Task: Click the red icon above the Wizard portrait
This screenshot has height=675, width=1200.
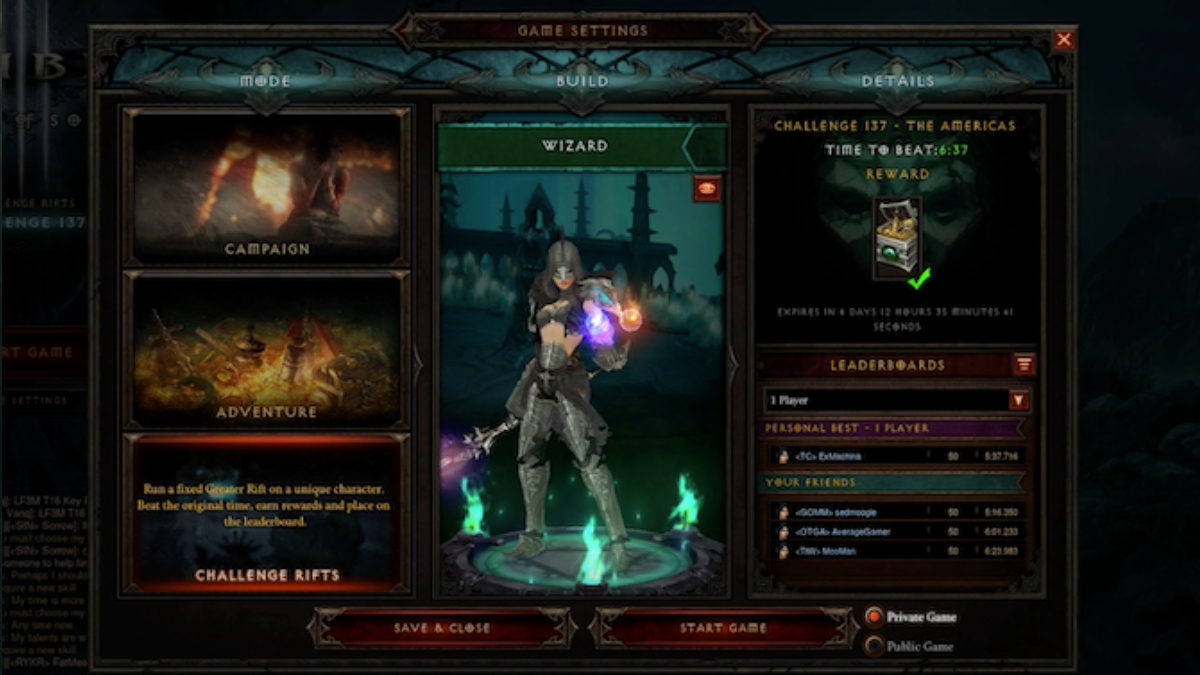Action: click(706, 188)
